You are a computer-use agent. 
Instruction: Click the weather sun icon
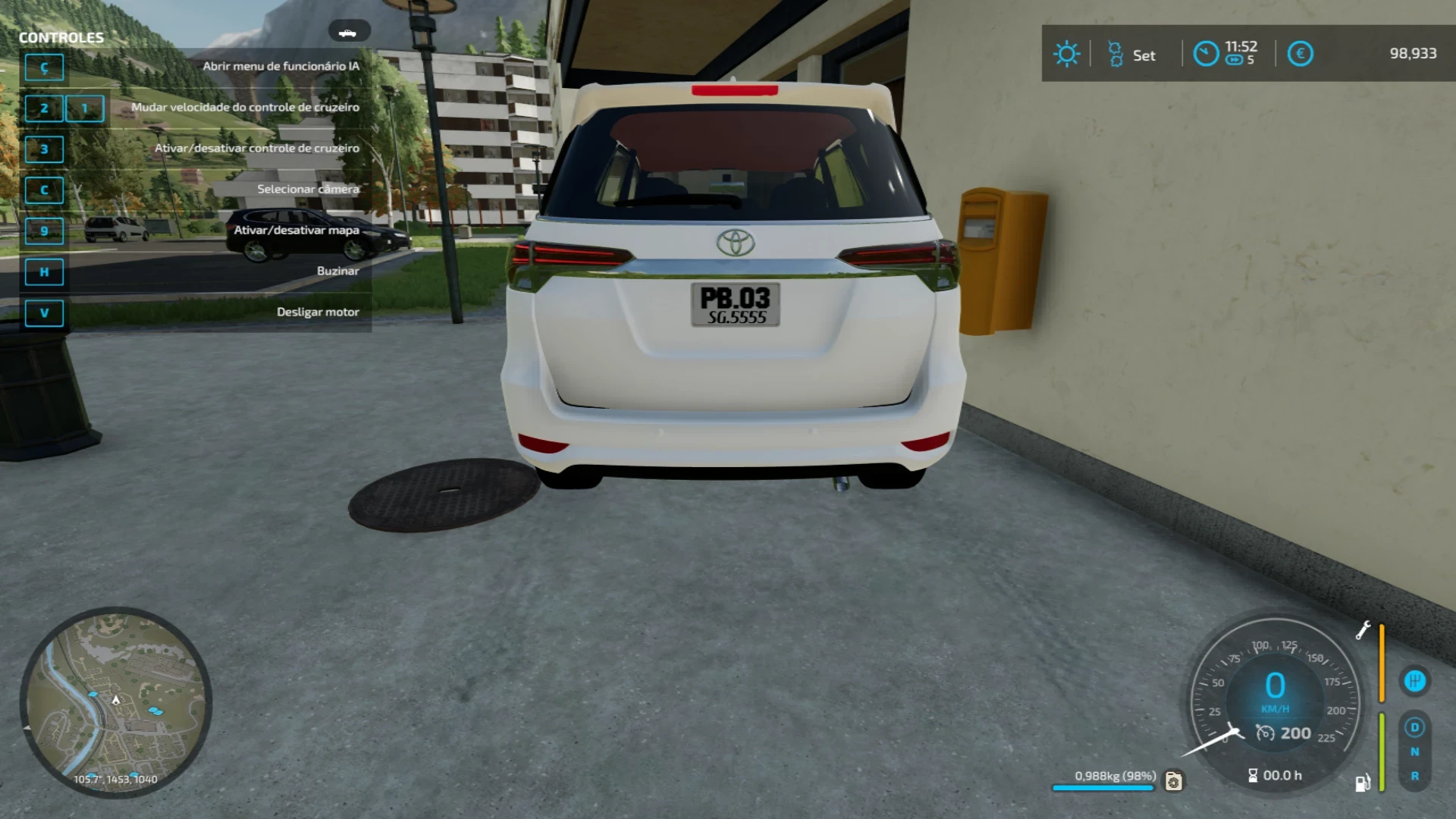[x=1066, y=54]
